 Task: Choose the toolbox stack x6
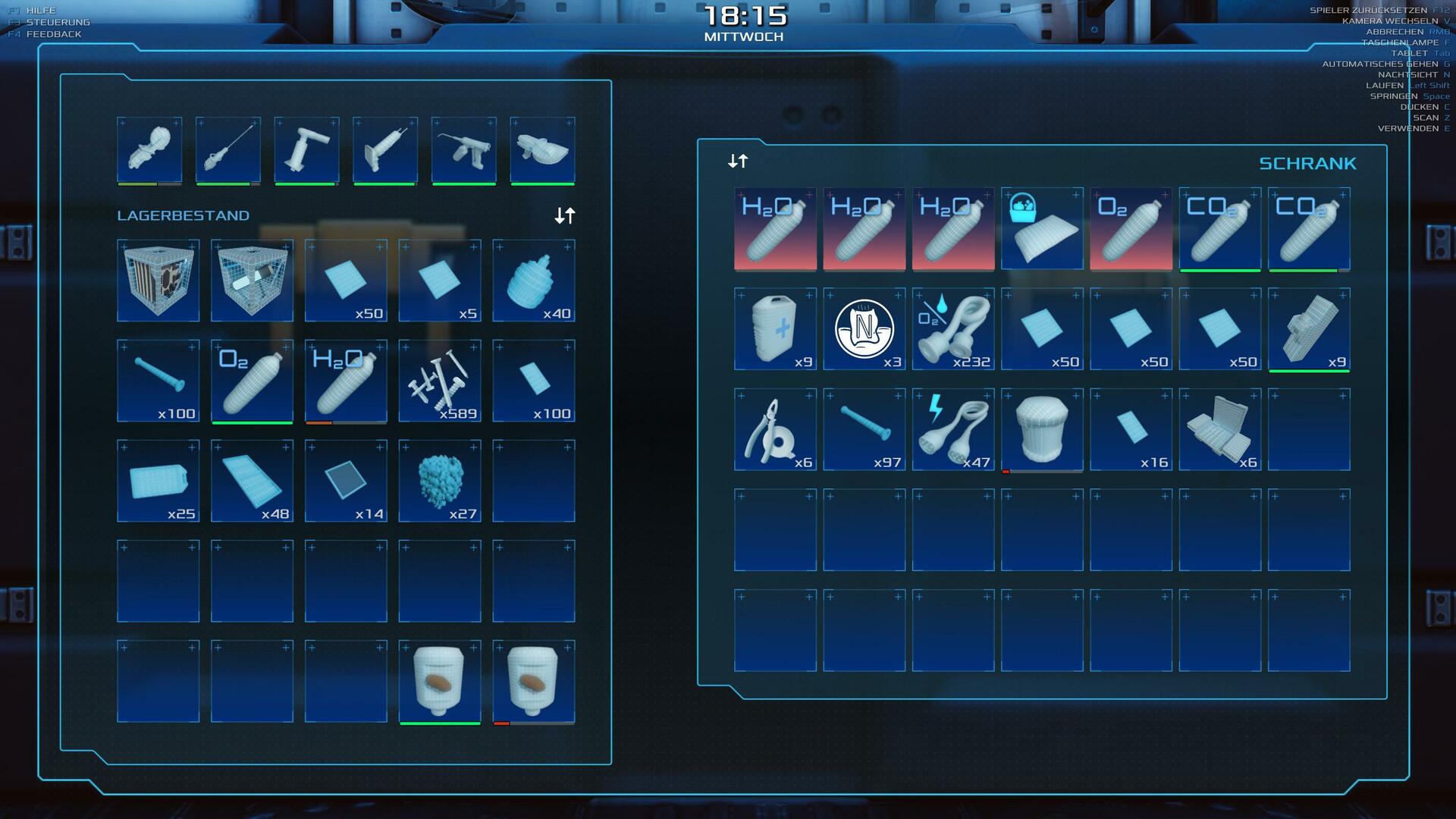pos(1220,429)
